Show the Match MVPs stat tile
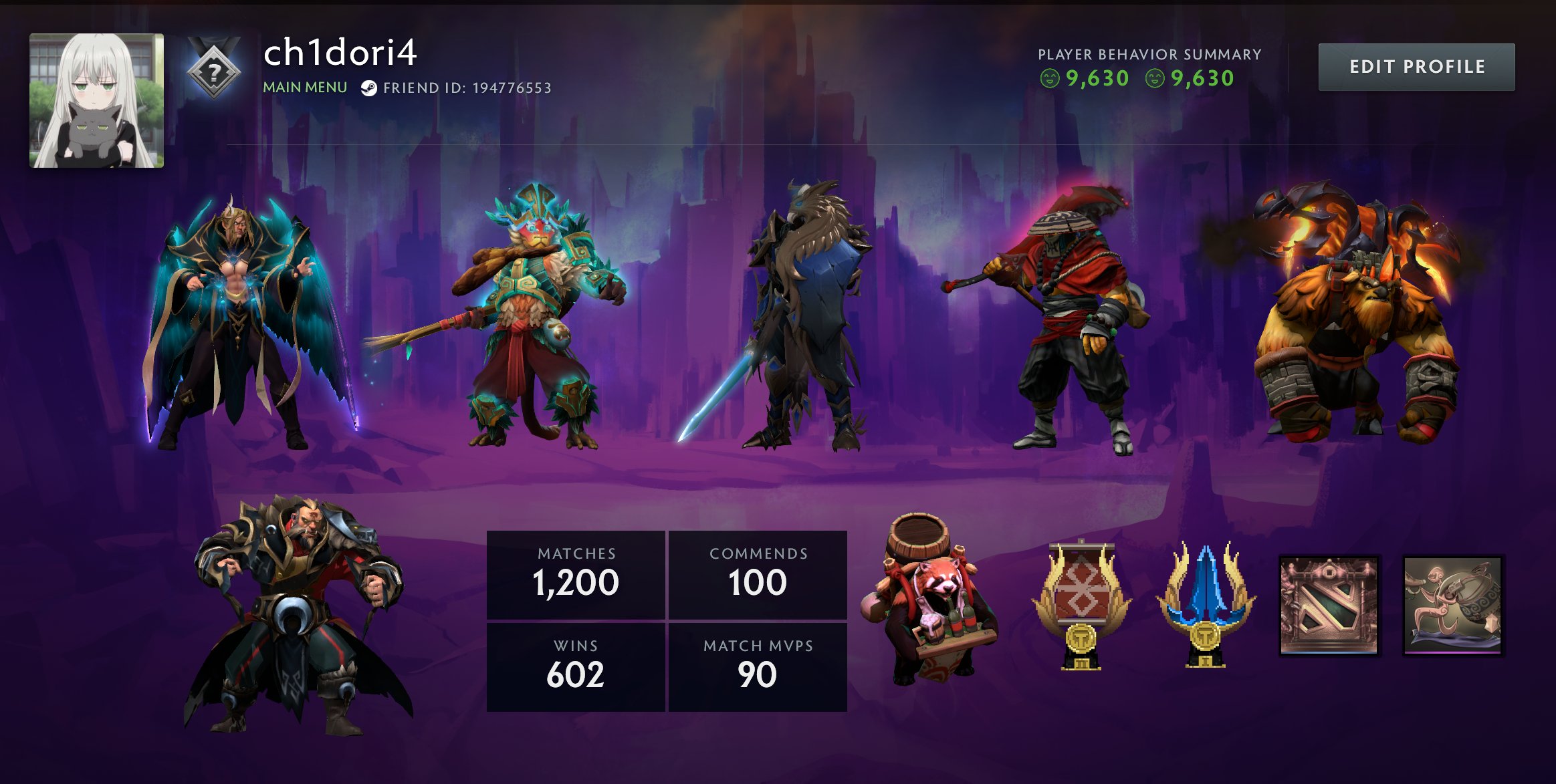 [x=758, y=666]
